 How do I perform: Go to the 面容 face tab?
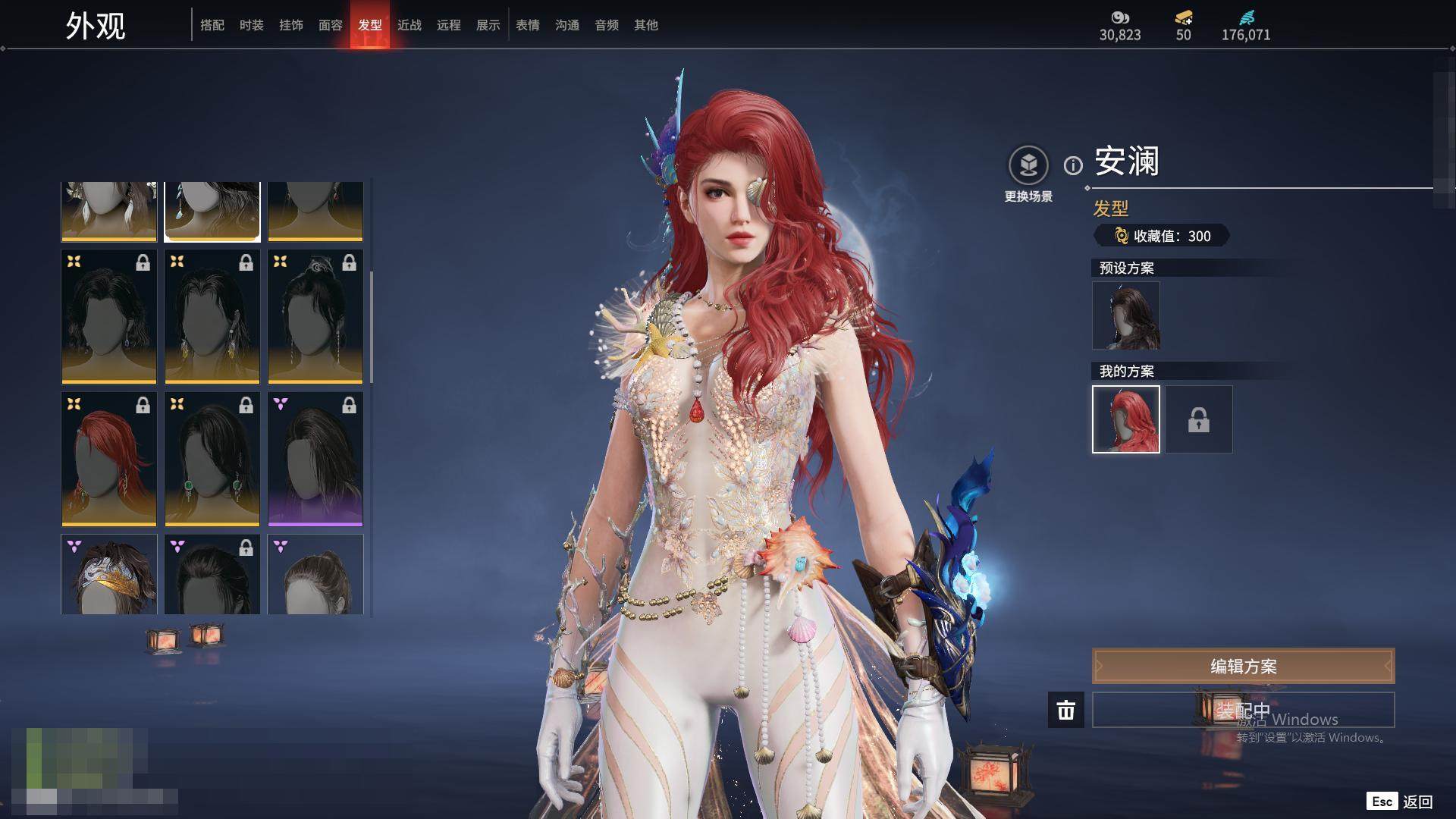pos(331,25)
